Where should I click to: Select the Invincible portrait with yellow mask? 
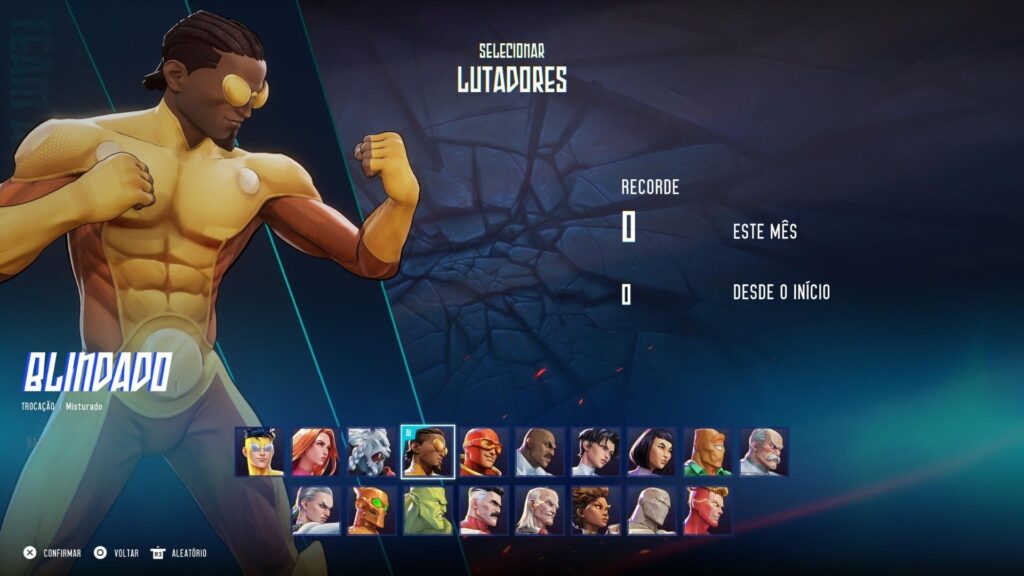260,452
